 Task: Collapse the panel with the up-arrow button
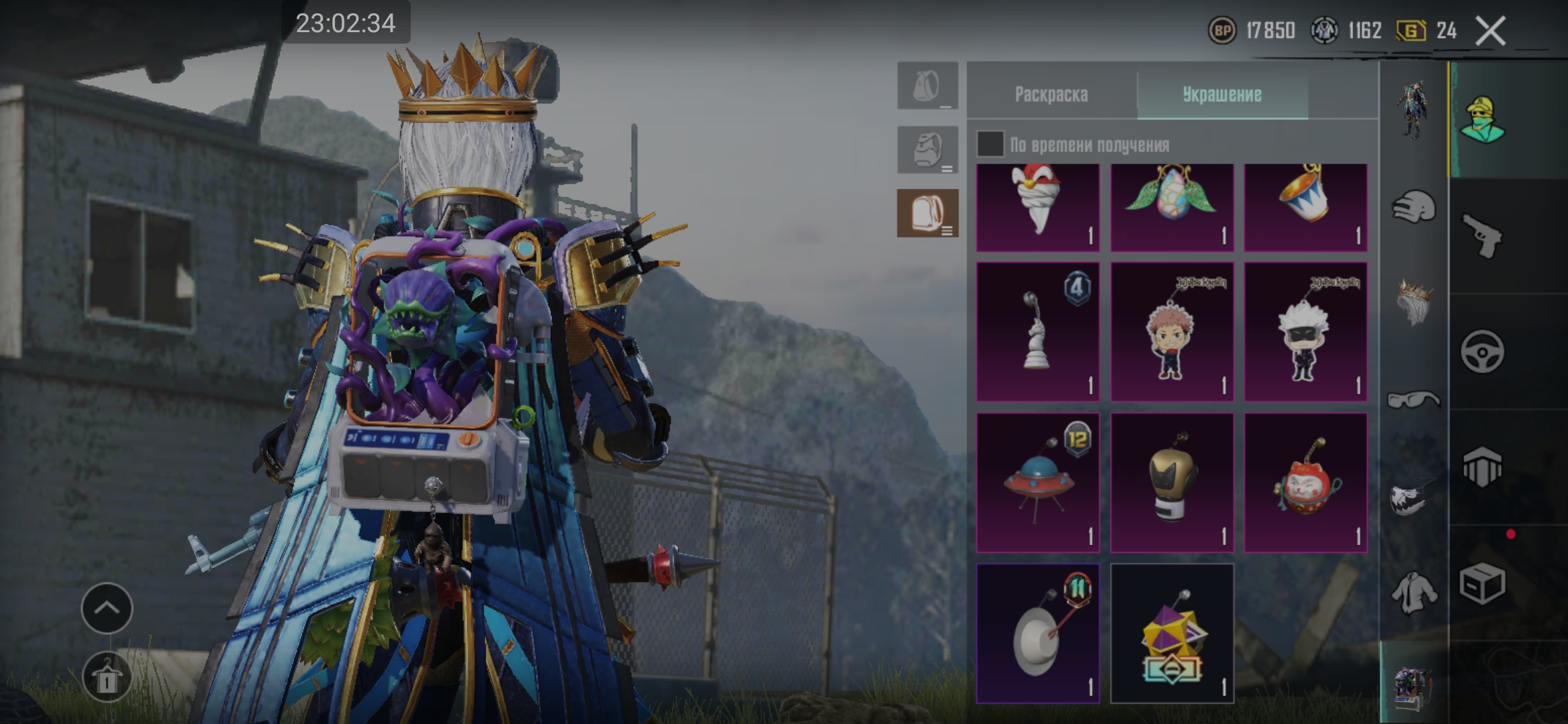[107, 608]
